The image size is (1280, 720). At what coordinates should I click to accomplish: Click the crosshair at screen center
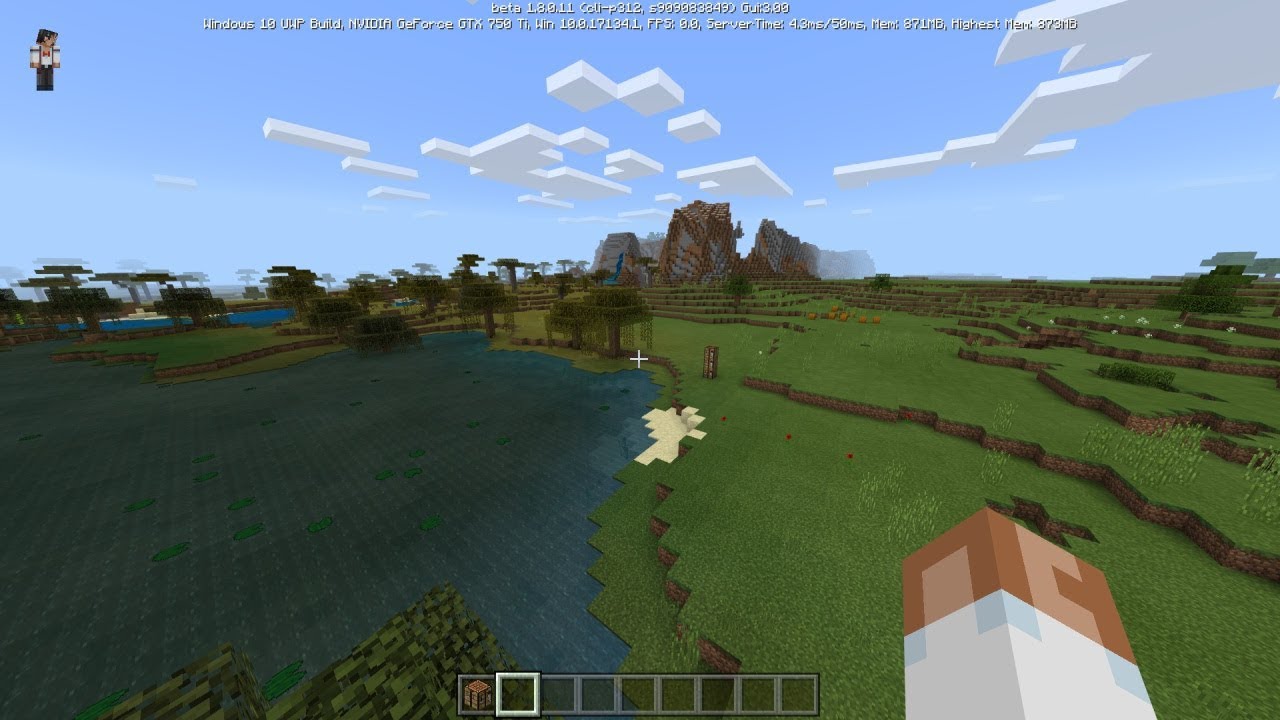pyautogui.click(x=640, y=358)
